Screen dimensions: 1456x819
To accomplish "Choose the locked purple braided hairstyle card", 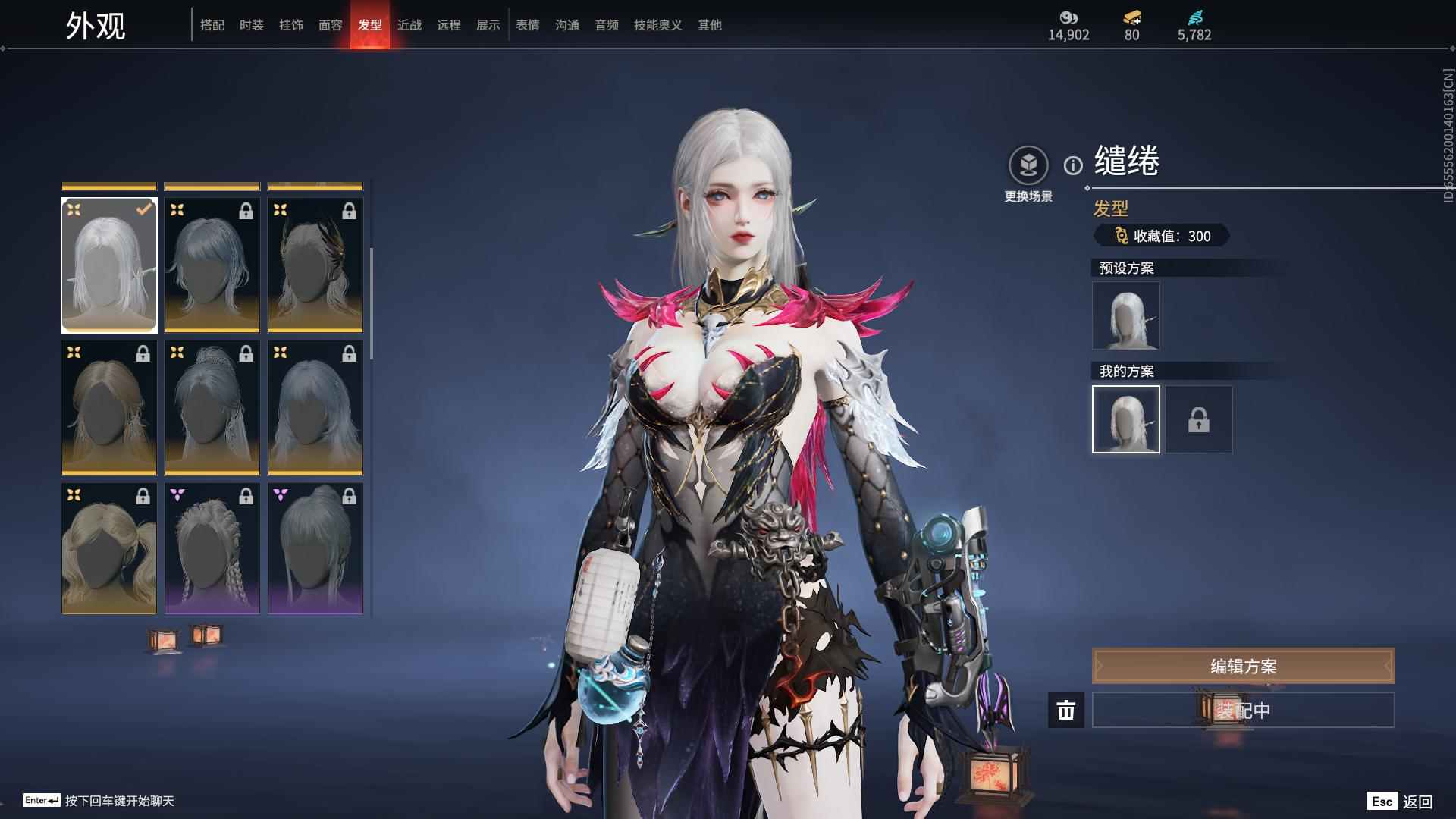I will pos(212,548).
